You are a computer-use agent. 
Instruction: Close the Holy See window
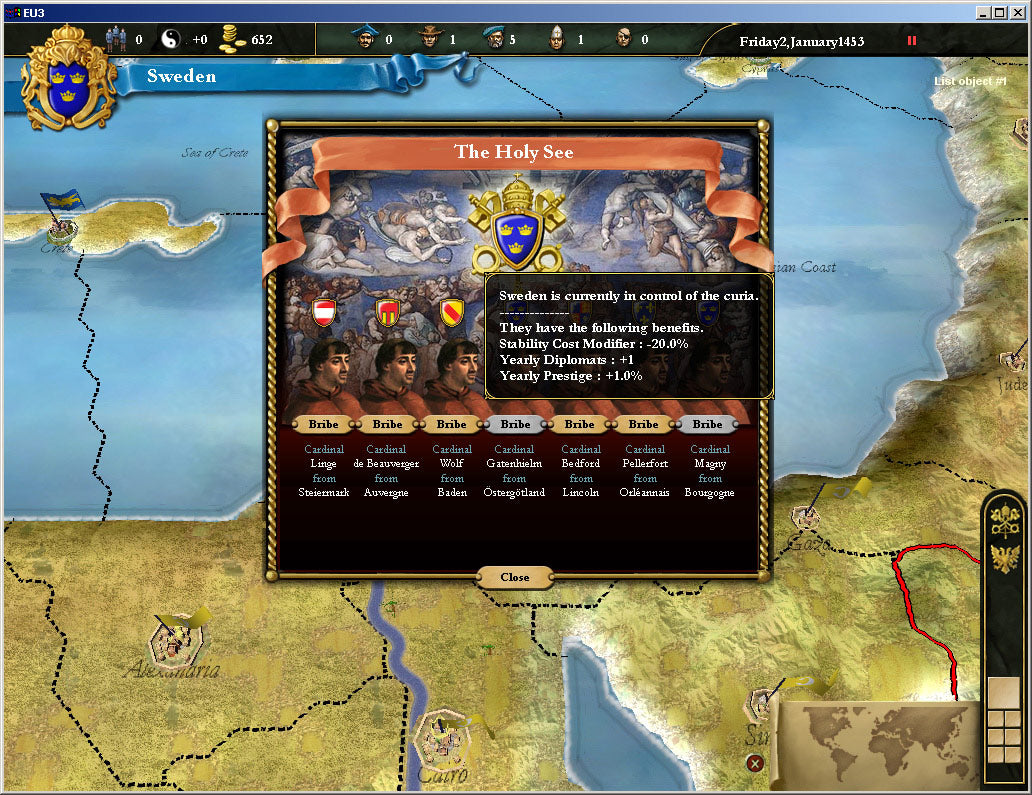tap(515, 577)
